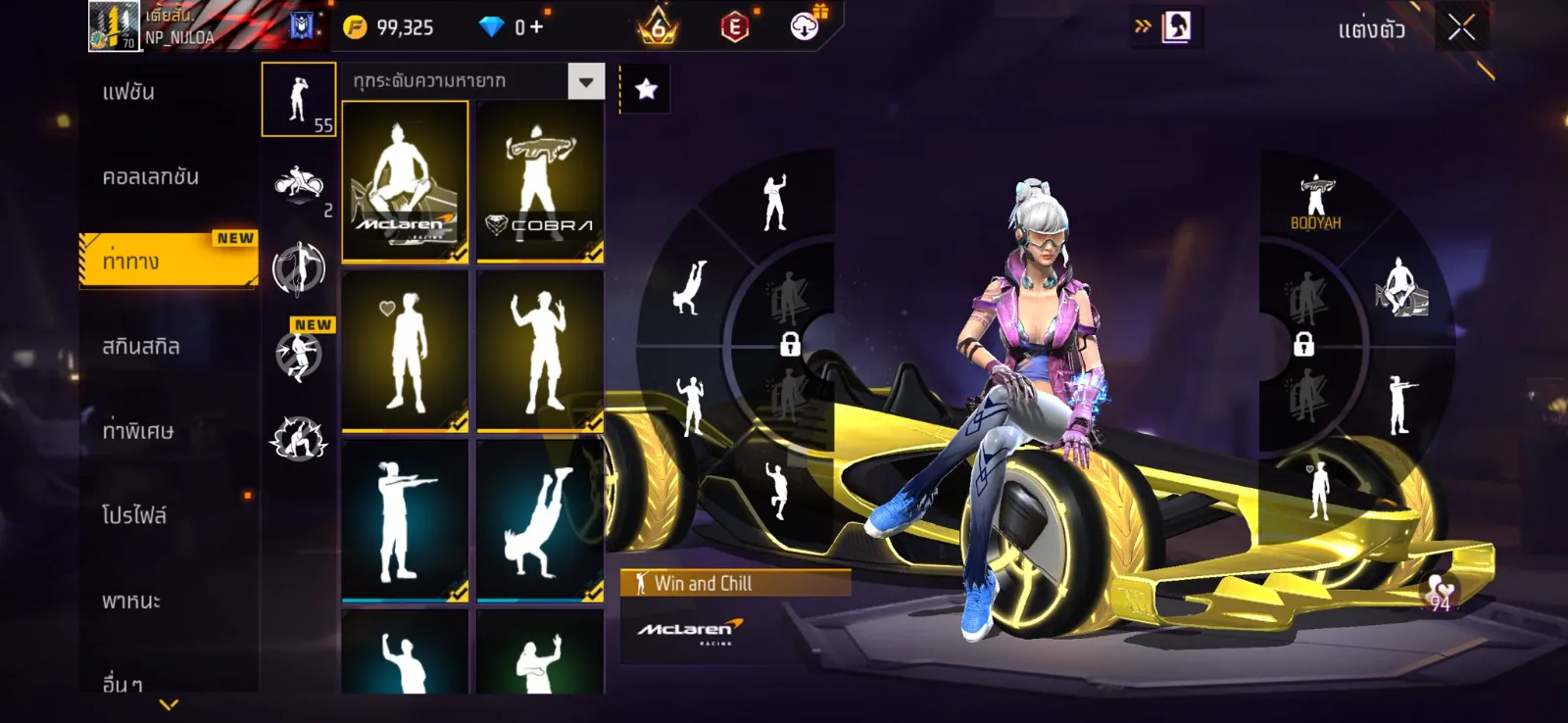Screen dimensions: 1568x723
Task: Open the คอลเลกชัน menu section
Action: point(151,177)
